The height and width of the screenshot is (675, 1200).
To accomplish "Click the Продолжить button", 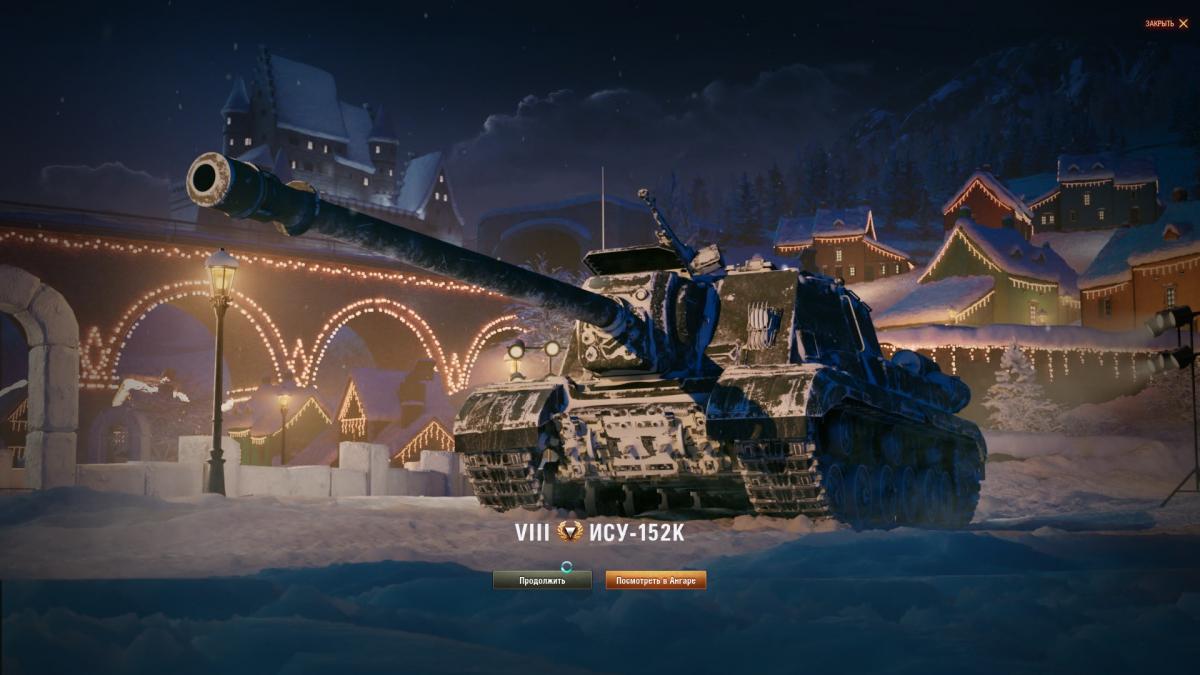I will click(542, 580).
